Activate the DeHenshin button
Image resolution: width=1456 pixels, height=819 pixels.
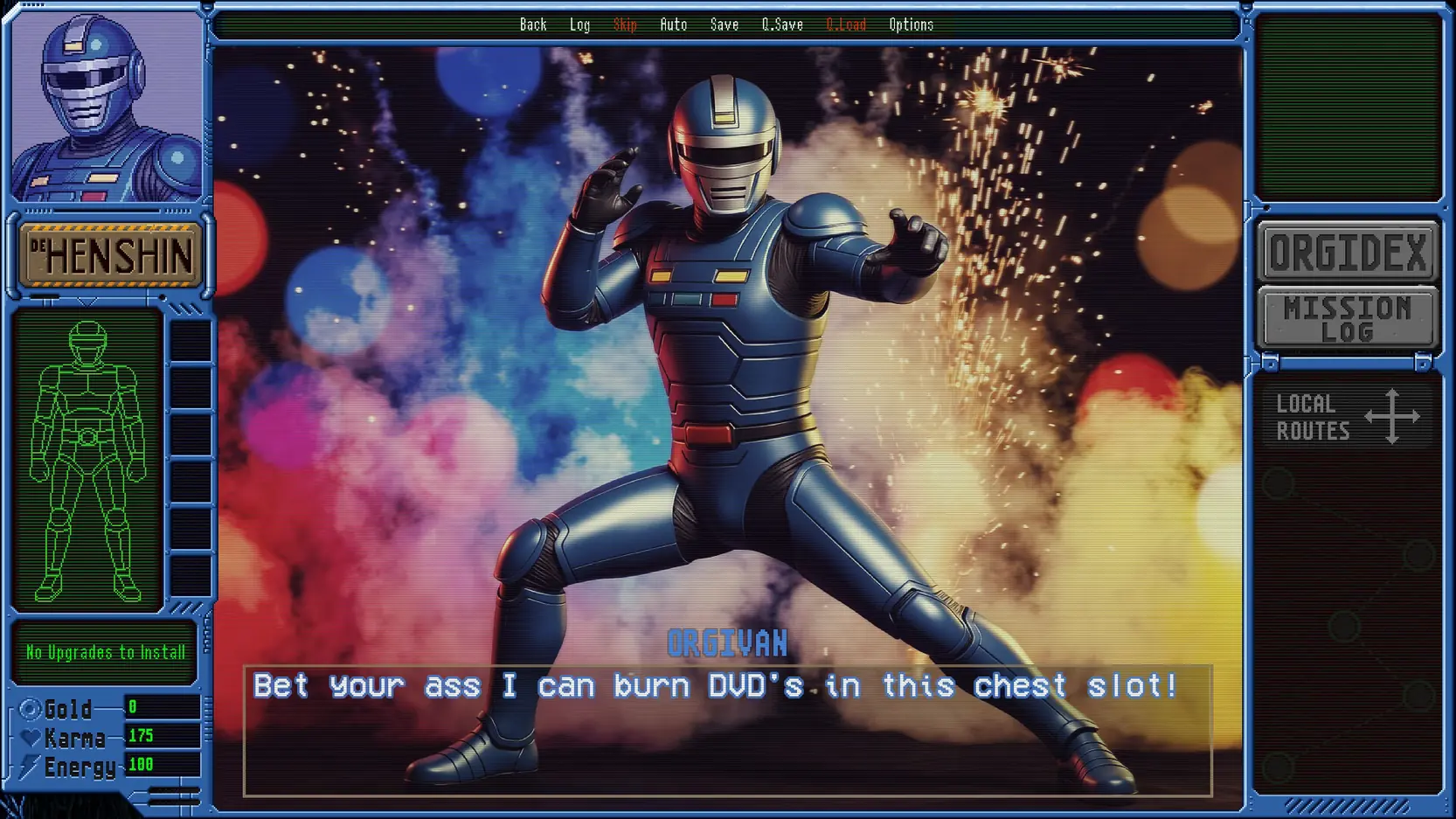click(111, 255)
